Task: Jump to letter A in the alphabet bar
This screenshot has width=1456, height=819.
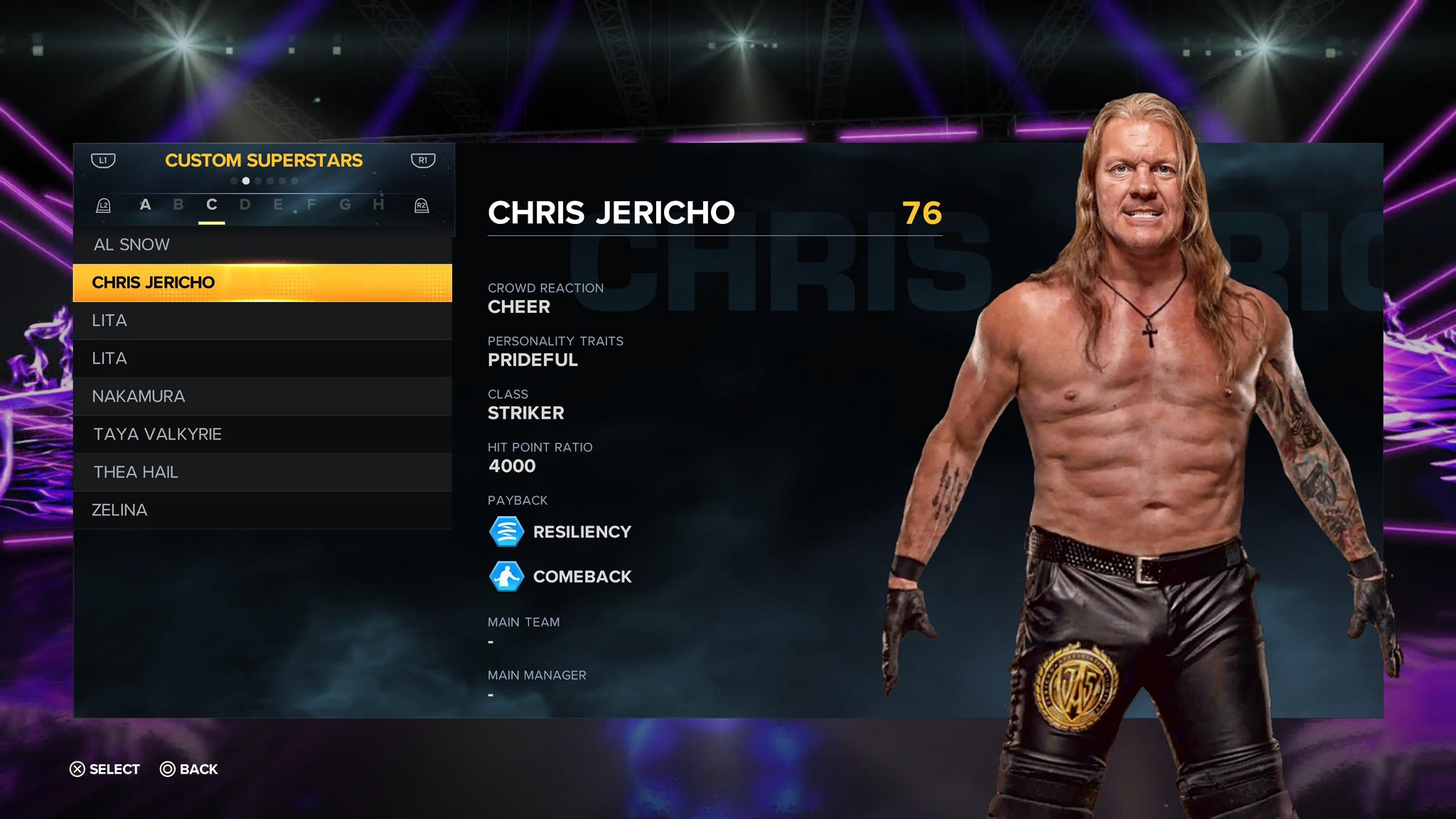Action: (x=146, y=205)
